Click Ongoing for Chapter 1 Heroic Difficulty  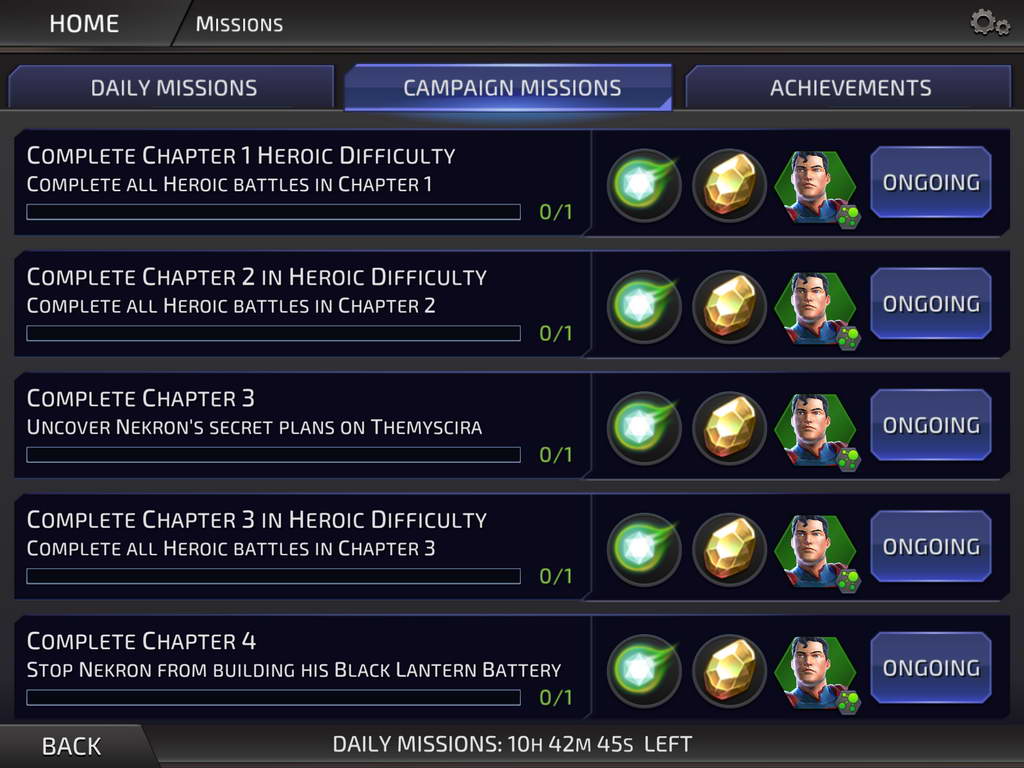click(x=930, y=183)
